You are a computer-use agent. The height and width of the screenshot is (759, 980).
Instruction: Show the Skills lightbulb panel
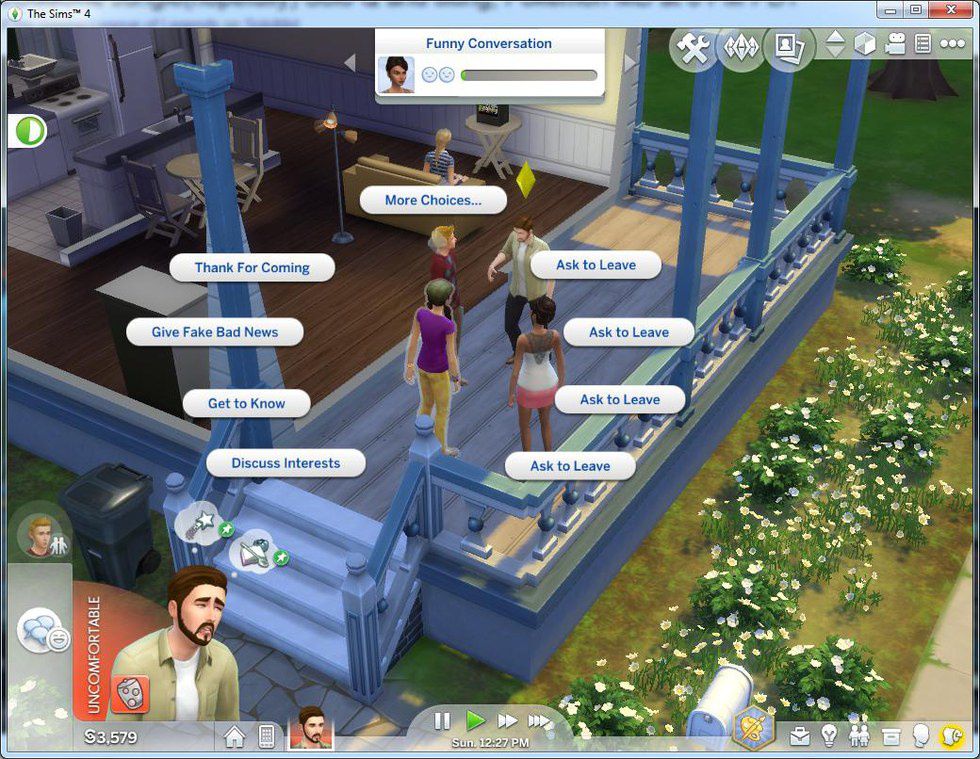click(x=829, y=737)
